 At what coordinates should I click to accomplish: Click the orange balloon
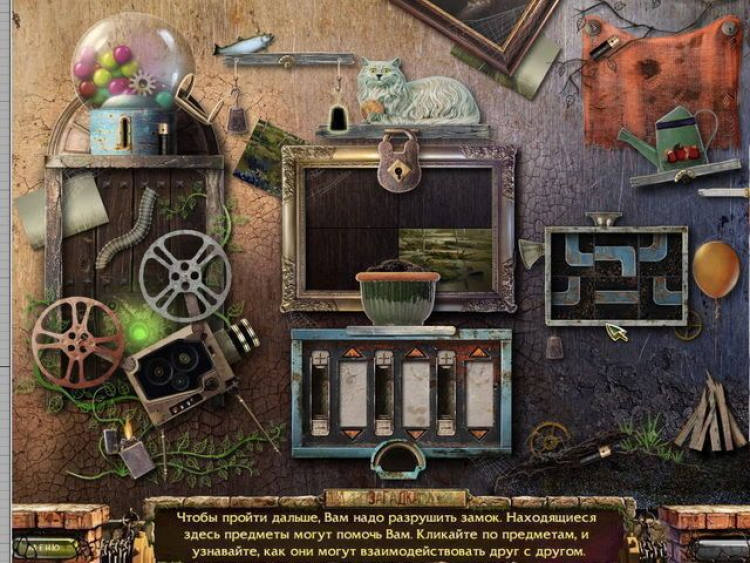(x=715, y=268)
